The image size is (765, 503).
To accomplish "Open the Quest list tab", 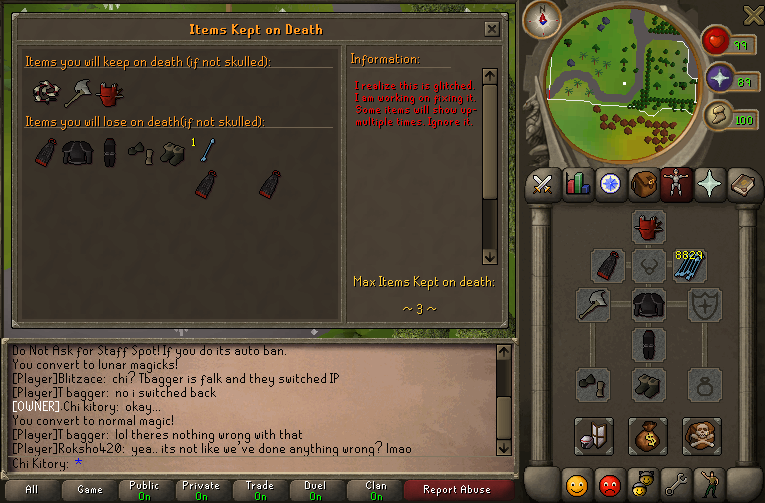I will tap(609, 184).
